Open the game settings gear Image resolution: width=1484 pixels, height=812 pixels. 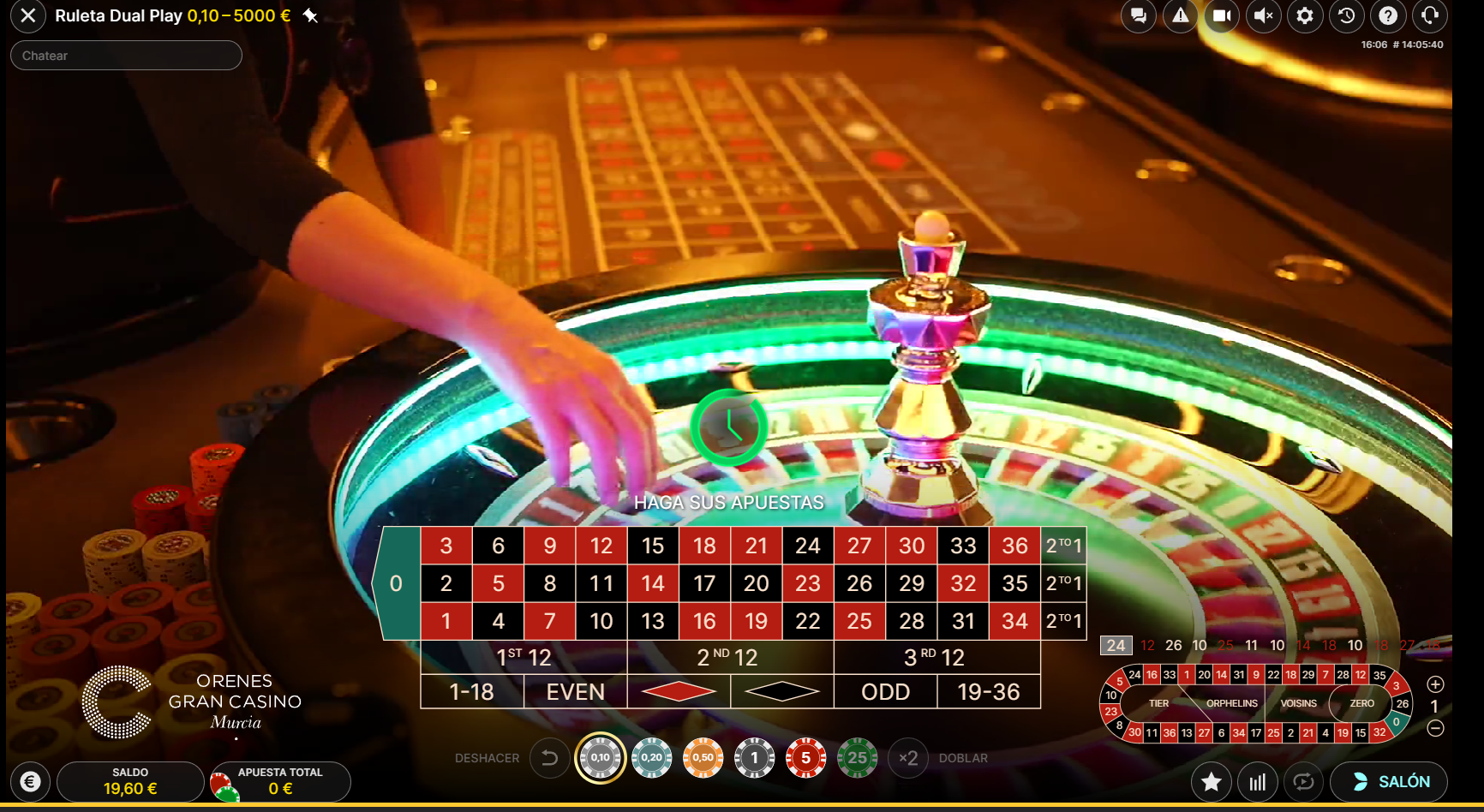pos(1305,15)
